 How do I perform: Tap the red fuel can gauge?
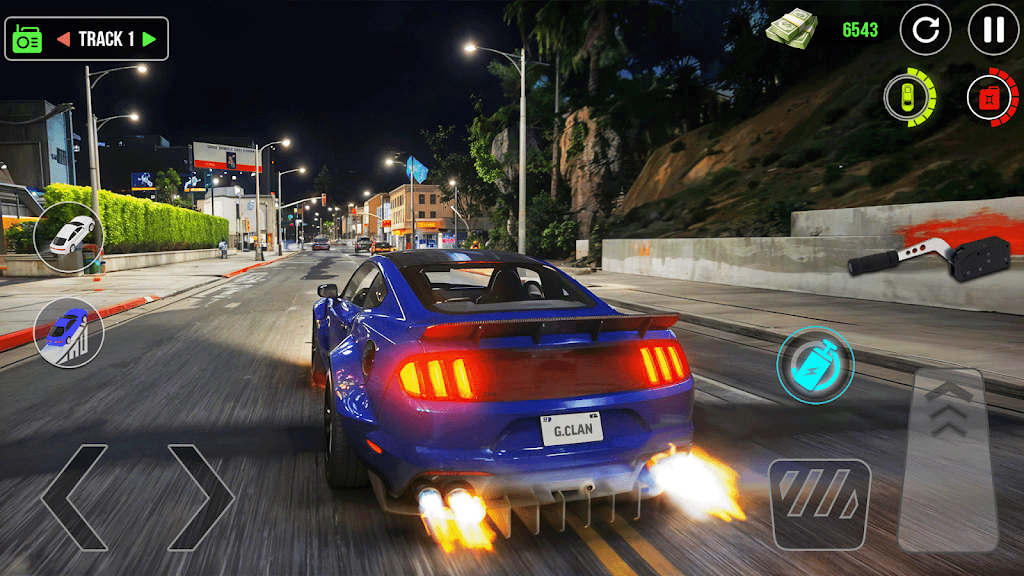pyautogui.click(x=991, y=98)
